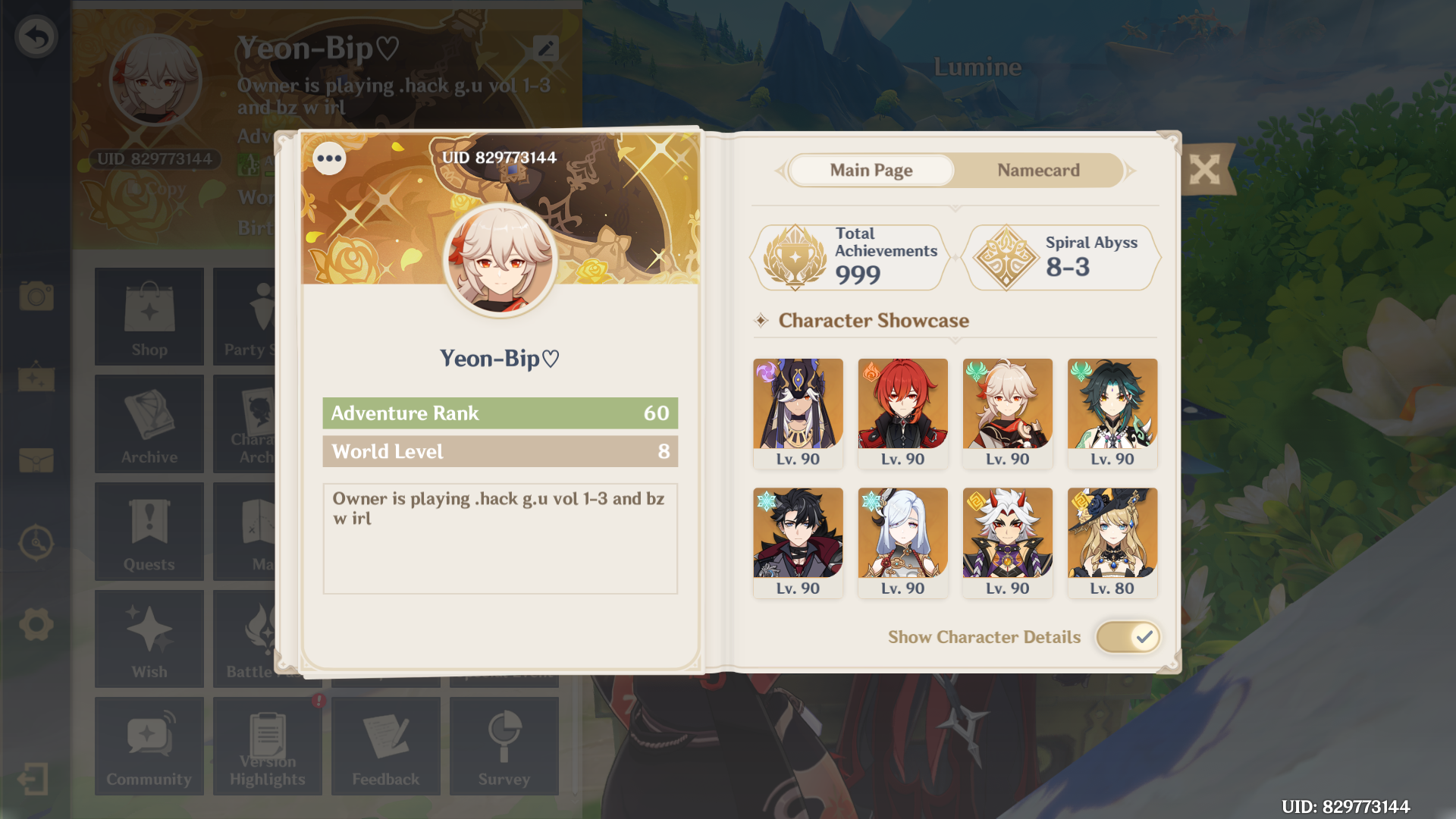Copy the UID 829773144
1456x819 pixels.
tap(155, 189)
